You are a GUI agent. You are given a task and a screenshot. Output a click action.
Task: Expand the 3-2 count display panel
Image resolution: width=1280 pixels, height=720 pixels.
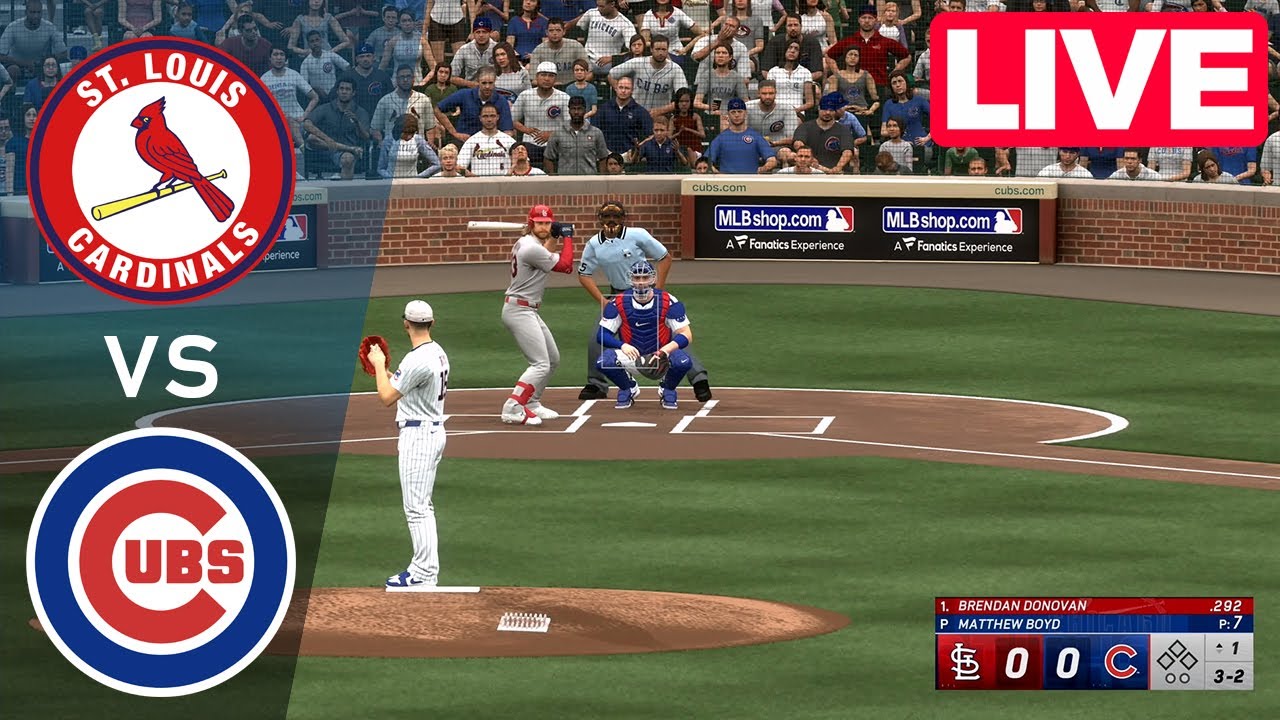pos(1229,676)
